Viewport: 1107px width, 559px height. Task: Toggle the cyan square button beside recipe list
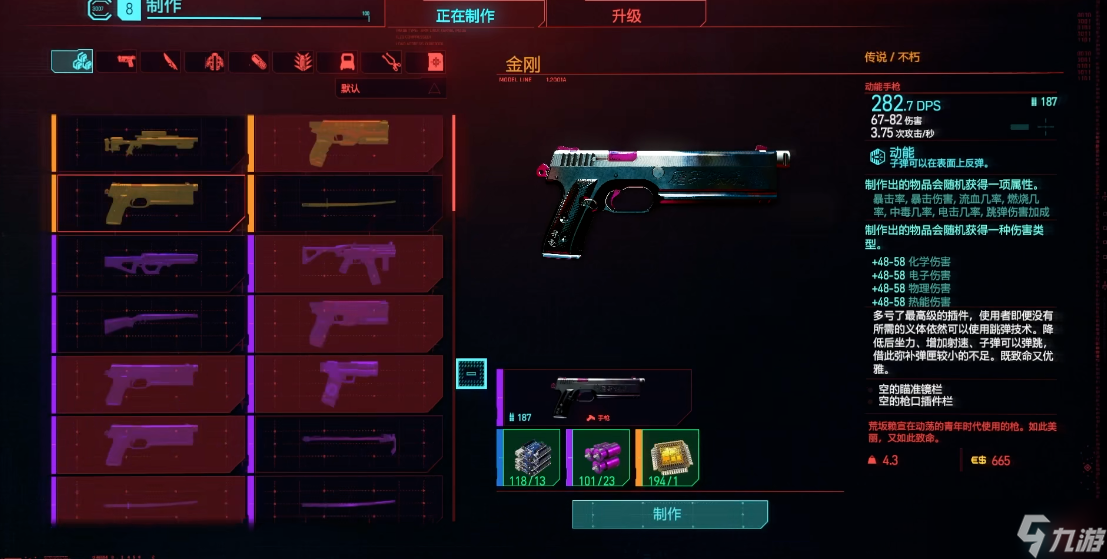(471, 373)
